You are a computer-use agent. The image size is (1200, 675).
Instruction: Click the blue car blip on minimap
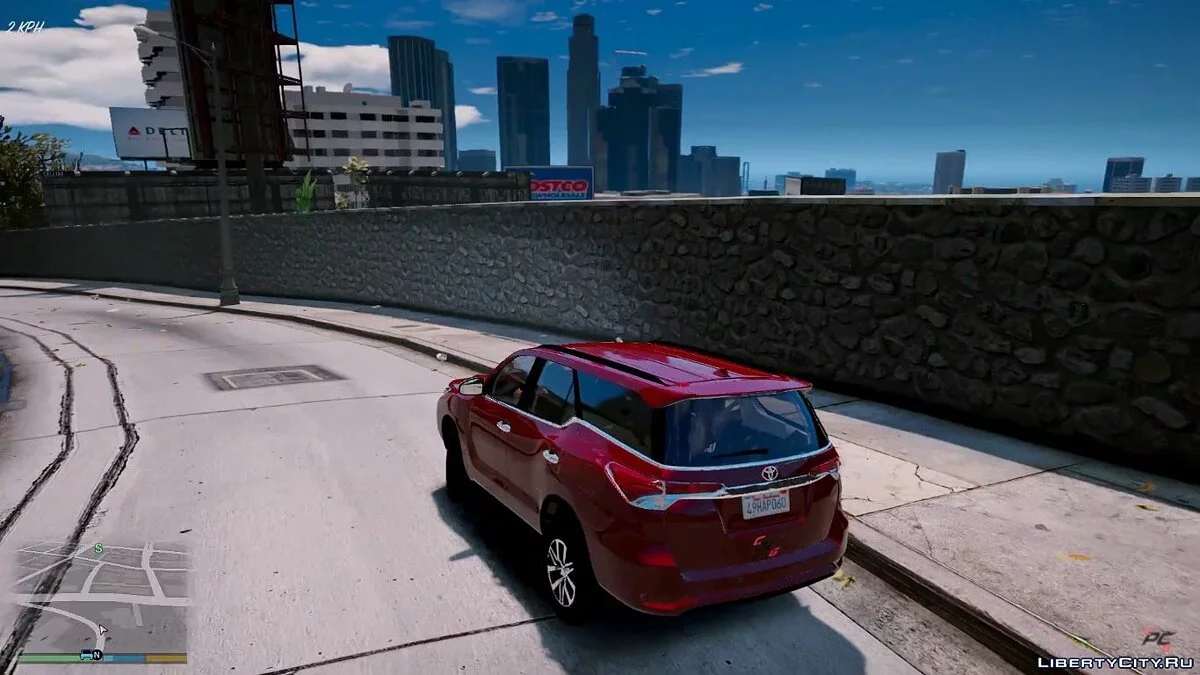[x=86, y=655]
